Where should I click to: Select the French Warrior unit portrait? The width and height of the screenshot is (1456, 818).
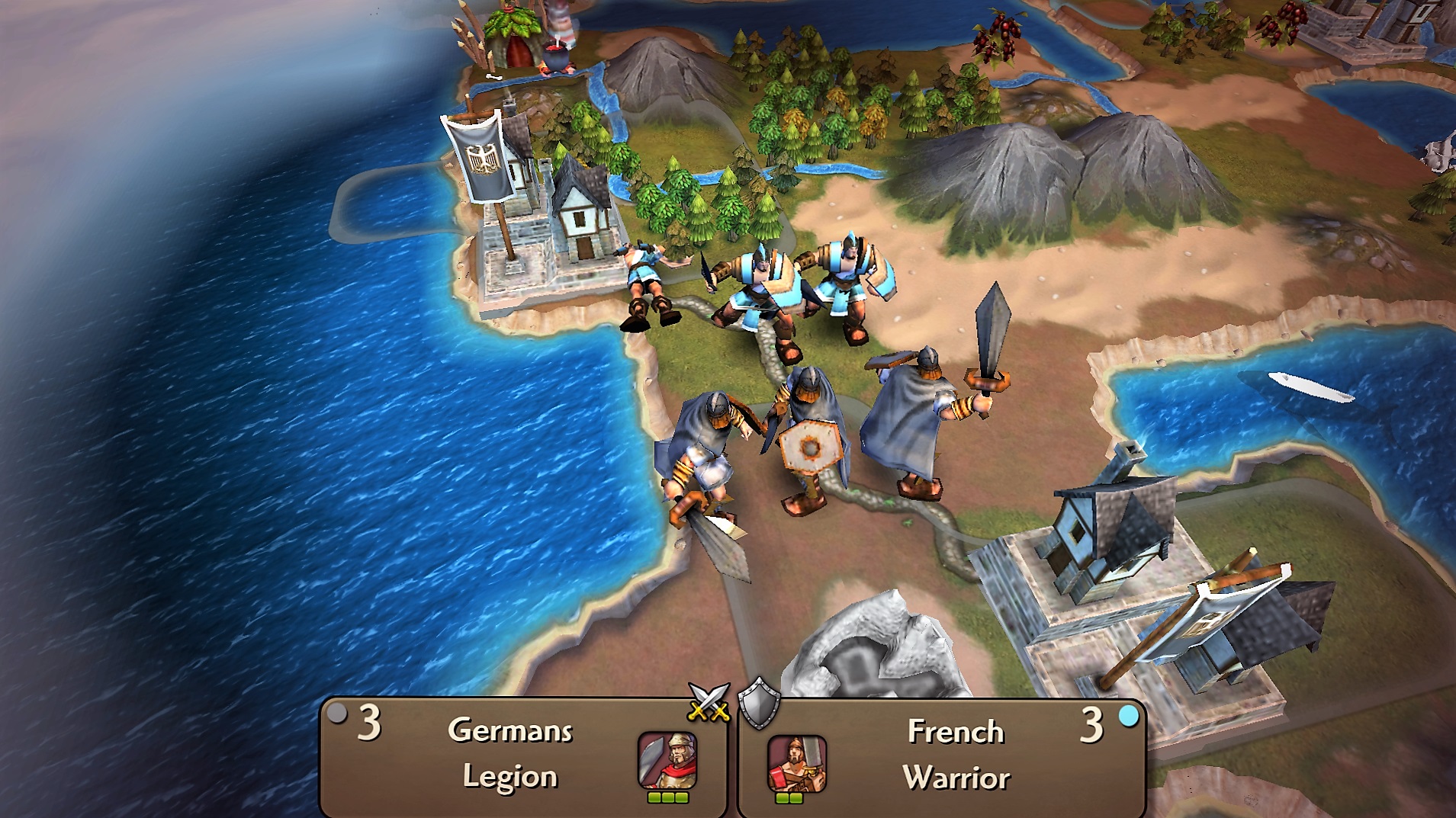tap(796, 762)
